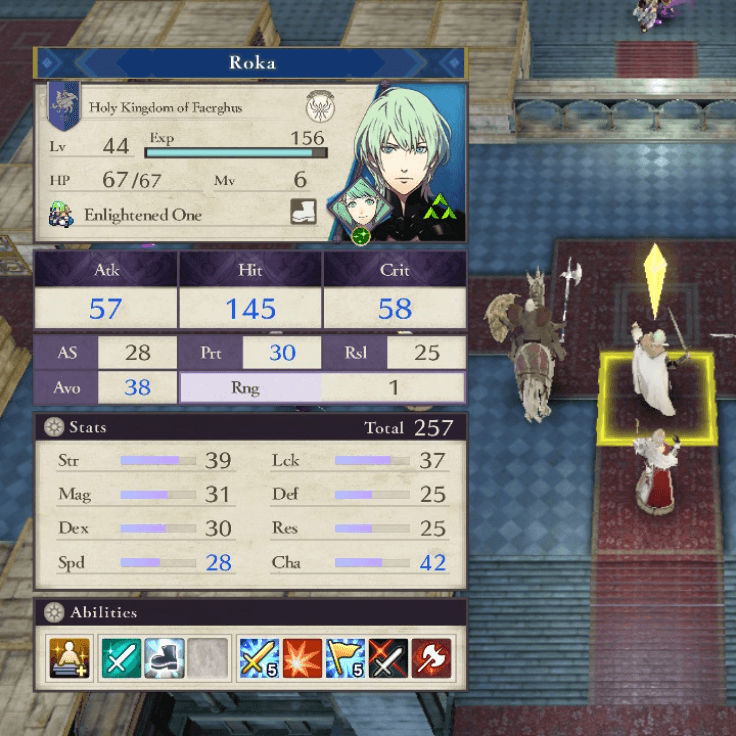Inspect the teal sword class ability

tap(120, 658)
